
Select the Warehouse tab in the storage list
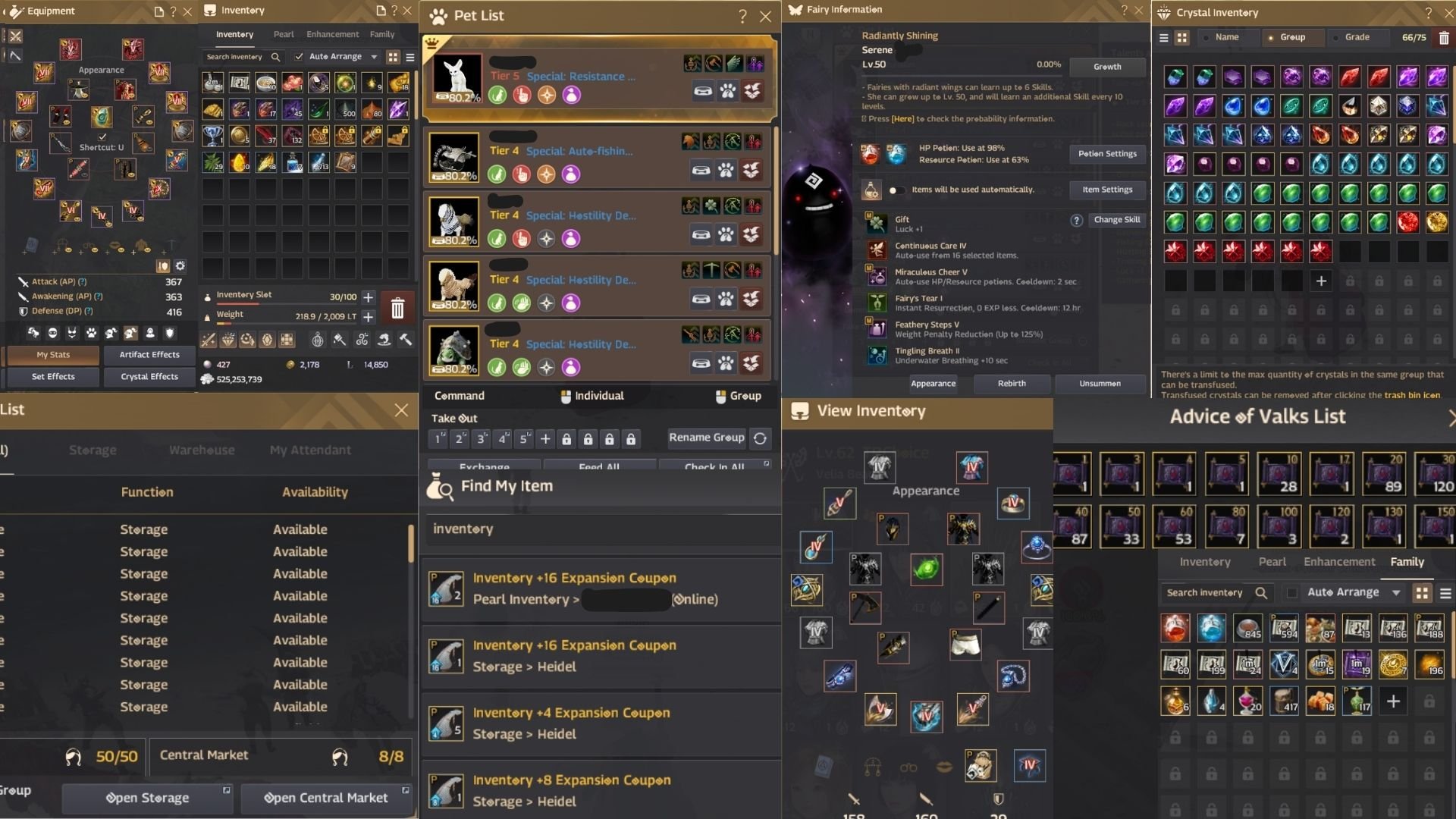click(200, 450)
